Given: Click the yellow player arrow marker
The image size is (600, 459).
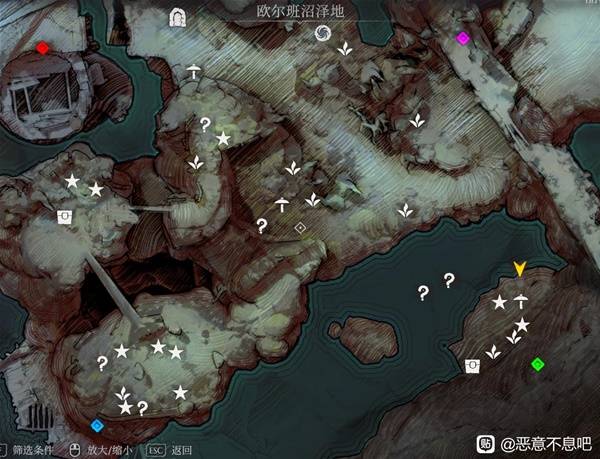Looking at the screenshot, I should point(520,268).
